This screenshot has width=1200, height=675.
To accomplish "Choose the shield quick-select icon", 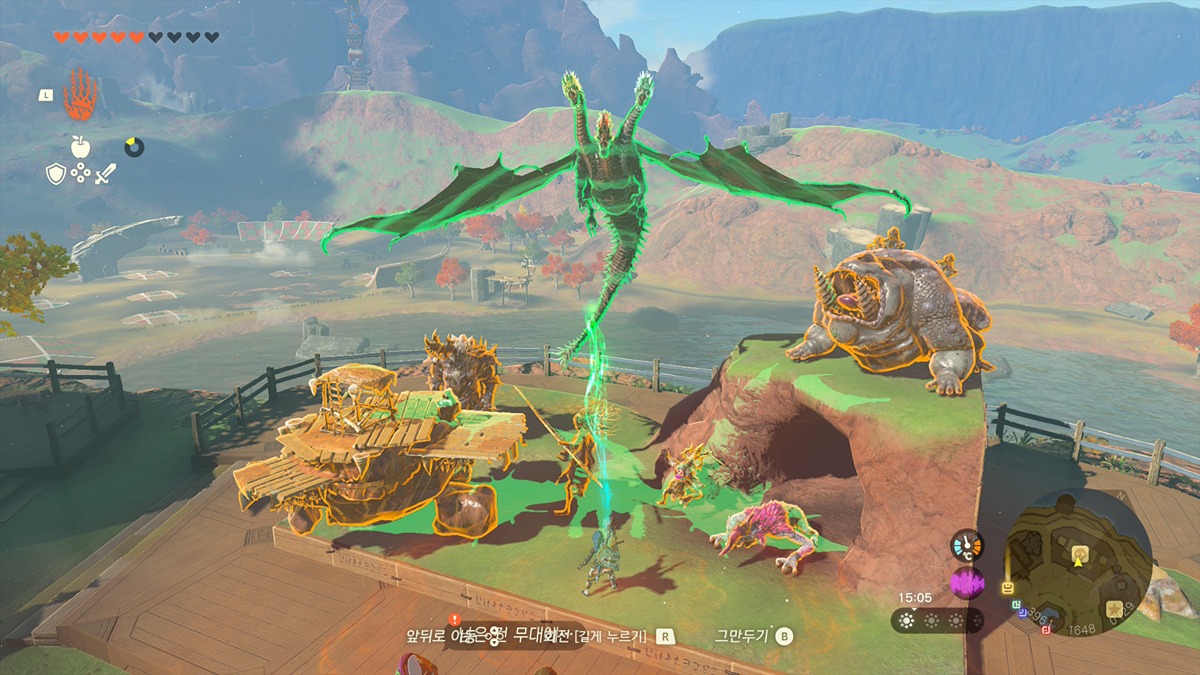I will (x=56, y=173).
